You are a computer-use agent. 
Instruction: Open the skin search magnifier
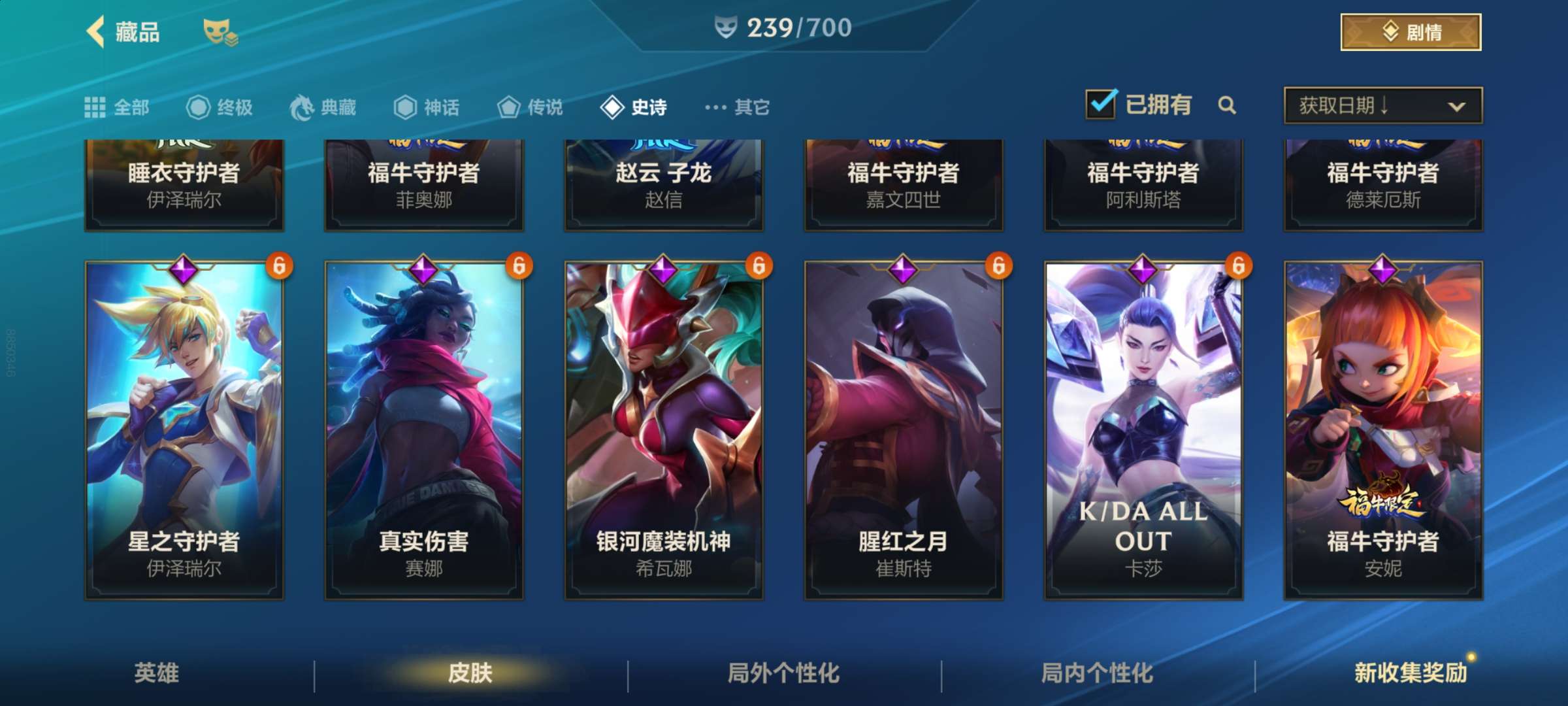1227,105
